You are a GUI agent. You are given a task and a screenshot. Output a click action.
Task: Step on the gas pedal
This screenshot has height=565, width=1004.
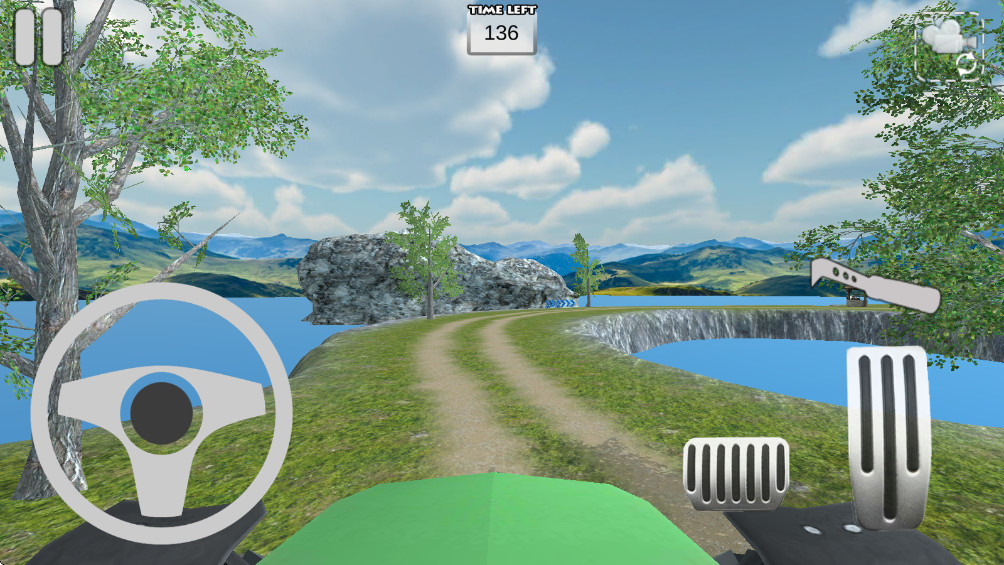tap(888, 436)
